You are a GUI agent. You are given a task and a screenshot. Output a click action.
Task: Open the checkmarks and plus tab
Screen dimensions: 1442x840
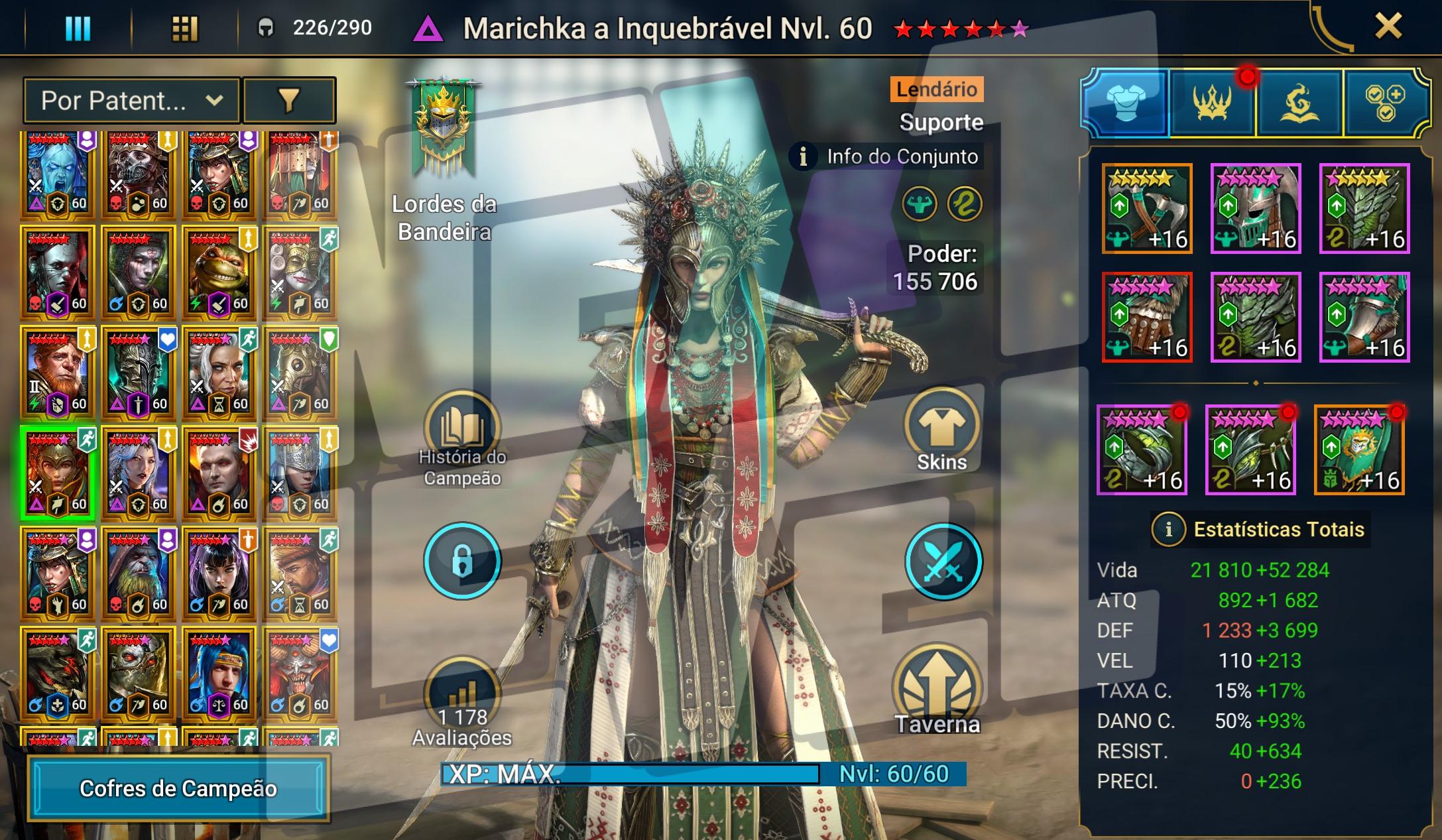(x=1384, y=103)
